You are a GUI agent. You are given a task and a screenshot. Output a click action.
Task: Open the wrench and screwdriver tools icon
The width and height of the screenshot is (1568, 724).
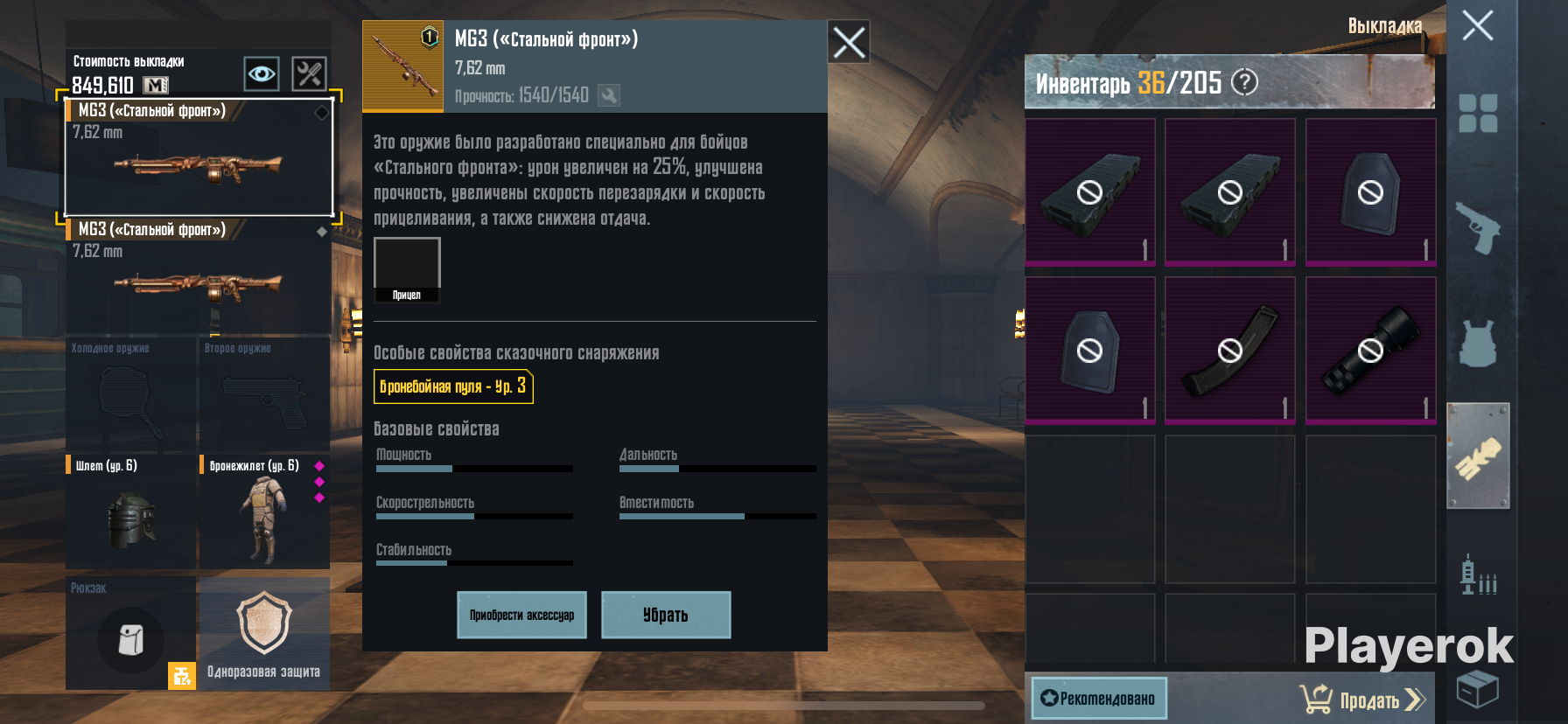(x=309, y=73)
